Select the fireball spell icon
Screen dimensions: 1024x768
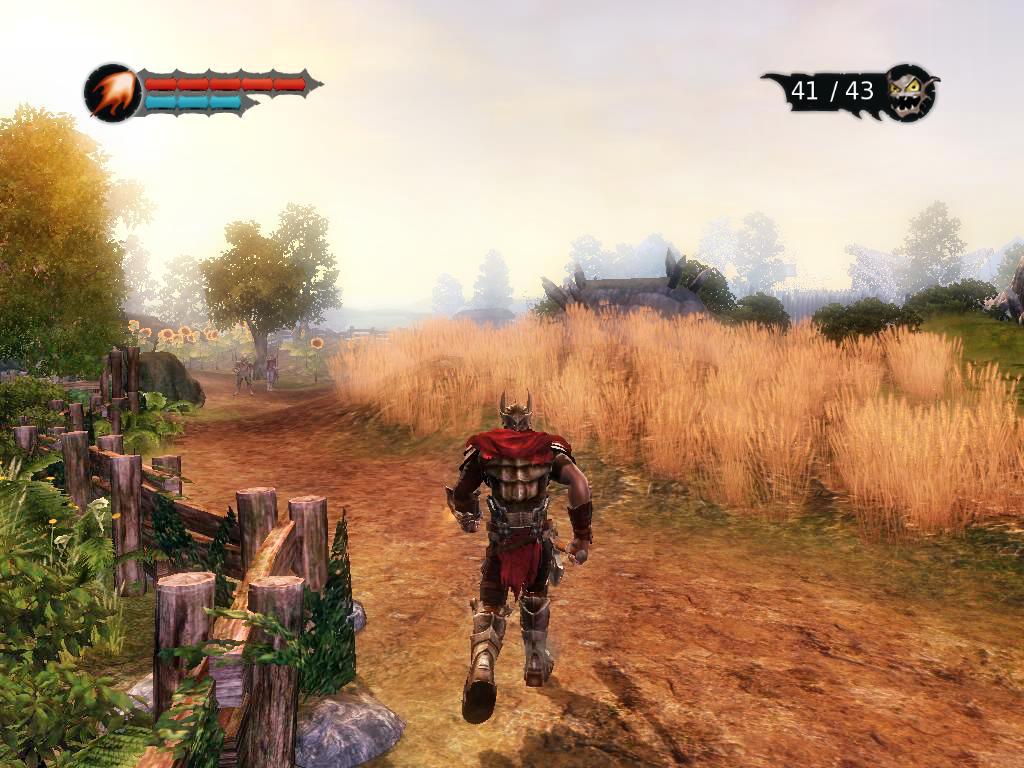point(111,92)
